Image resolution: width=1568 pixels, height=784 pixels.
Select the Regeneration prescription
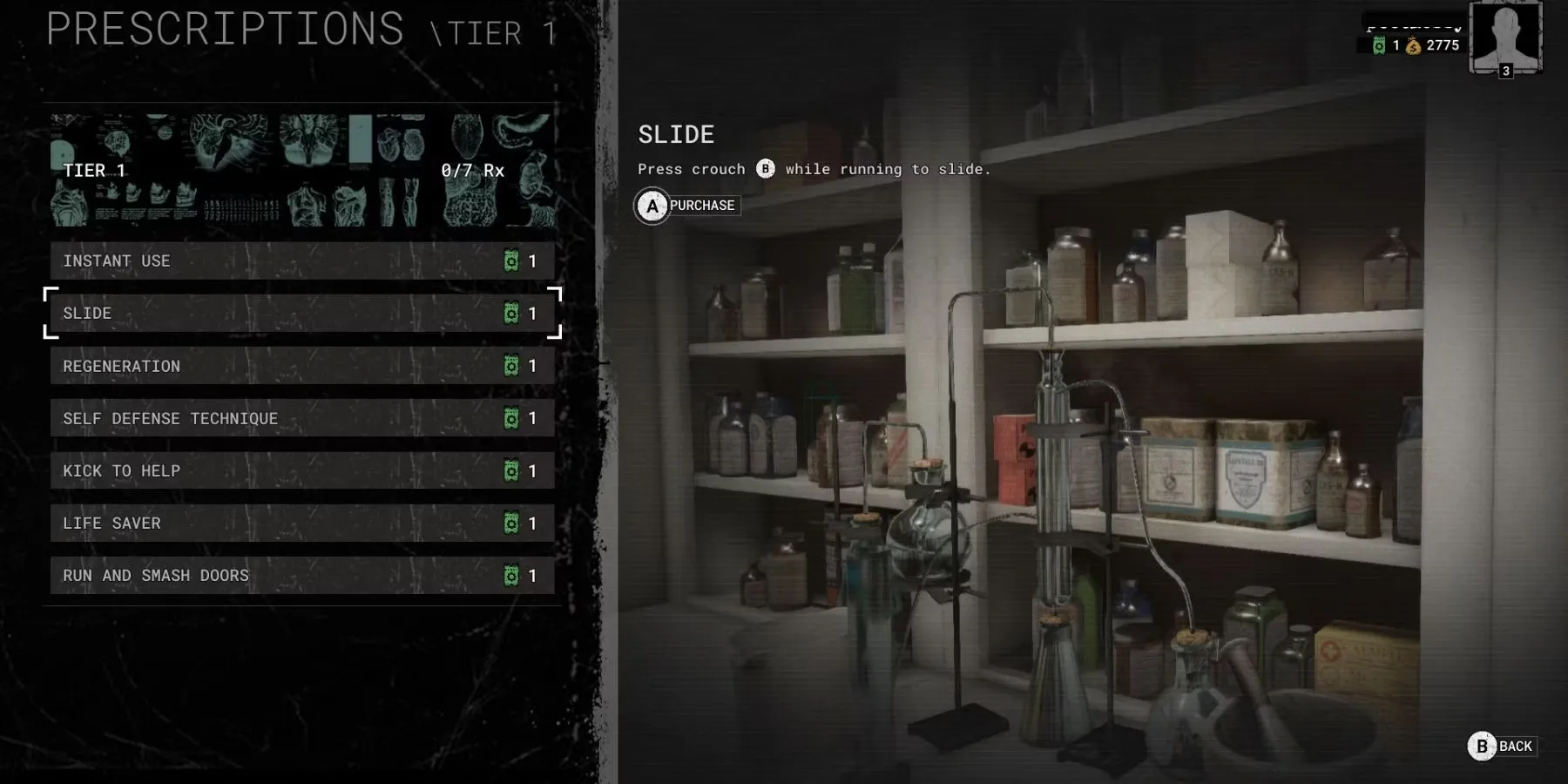pos(301,366)
